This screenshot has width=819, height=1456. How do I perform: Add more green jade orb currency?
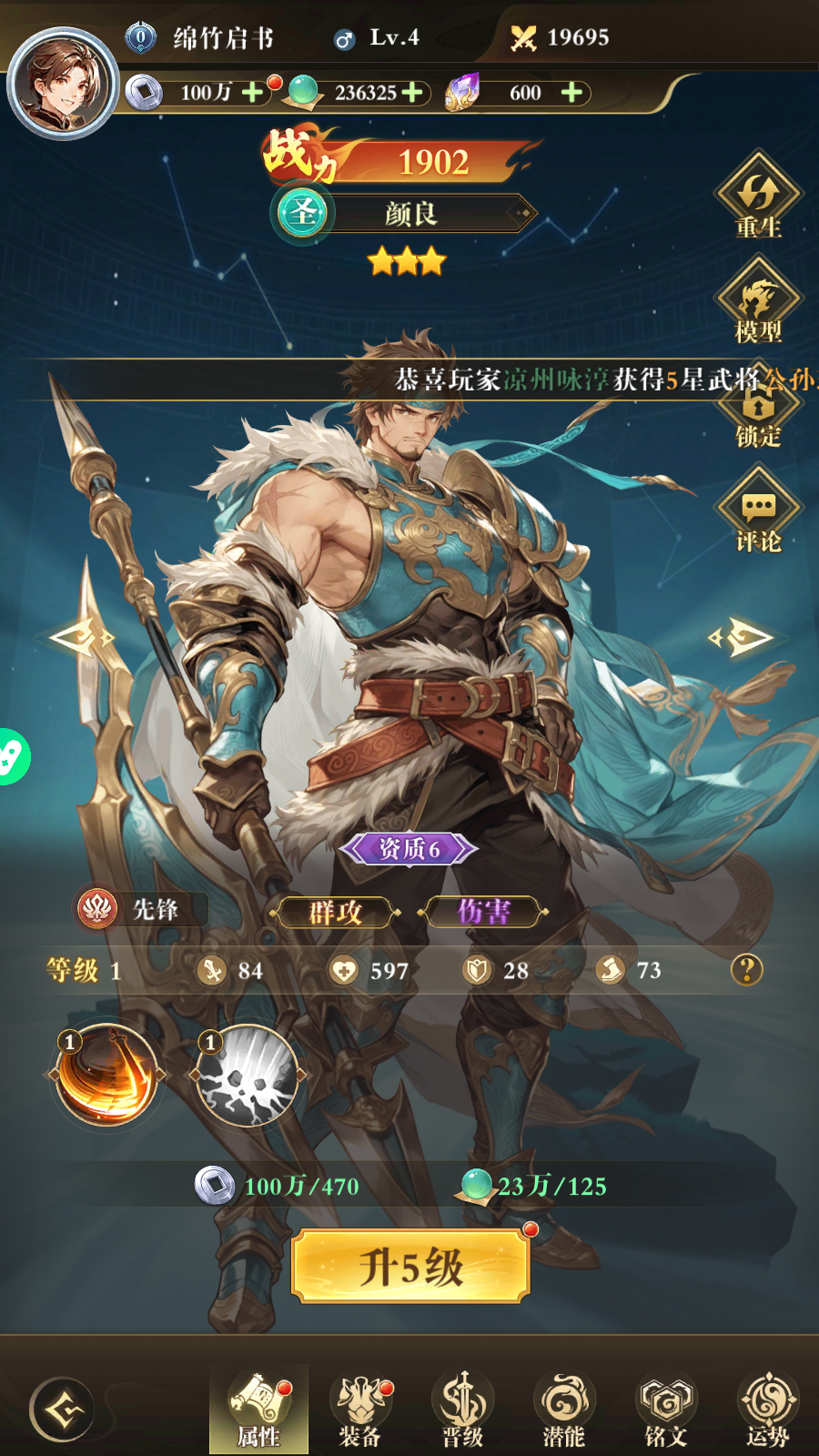pos(412,93)
